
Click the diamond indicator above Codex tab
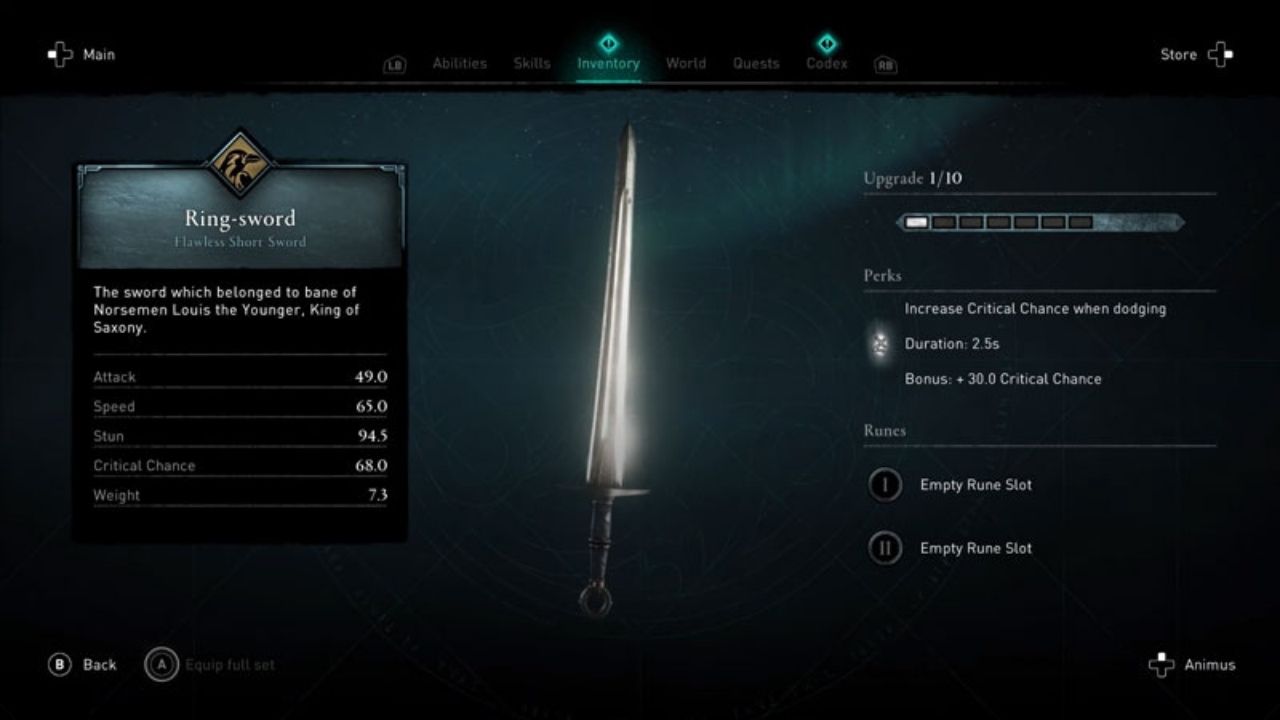tap(827, 43)
